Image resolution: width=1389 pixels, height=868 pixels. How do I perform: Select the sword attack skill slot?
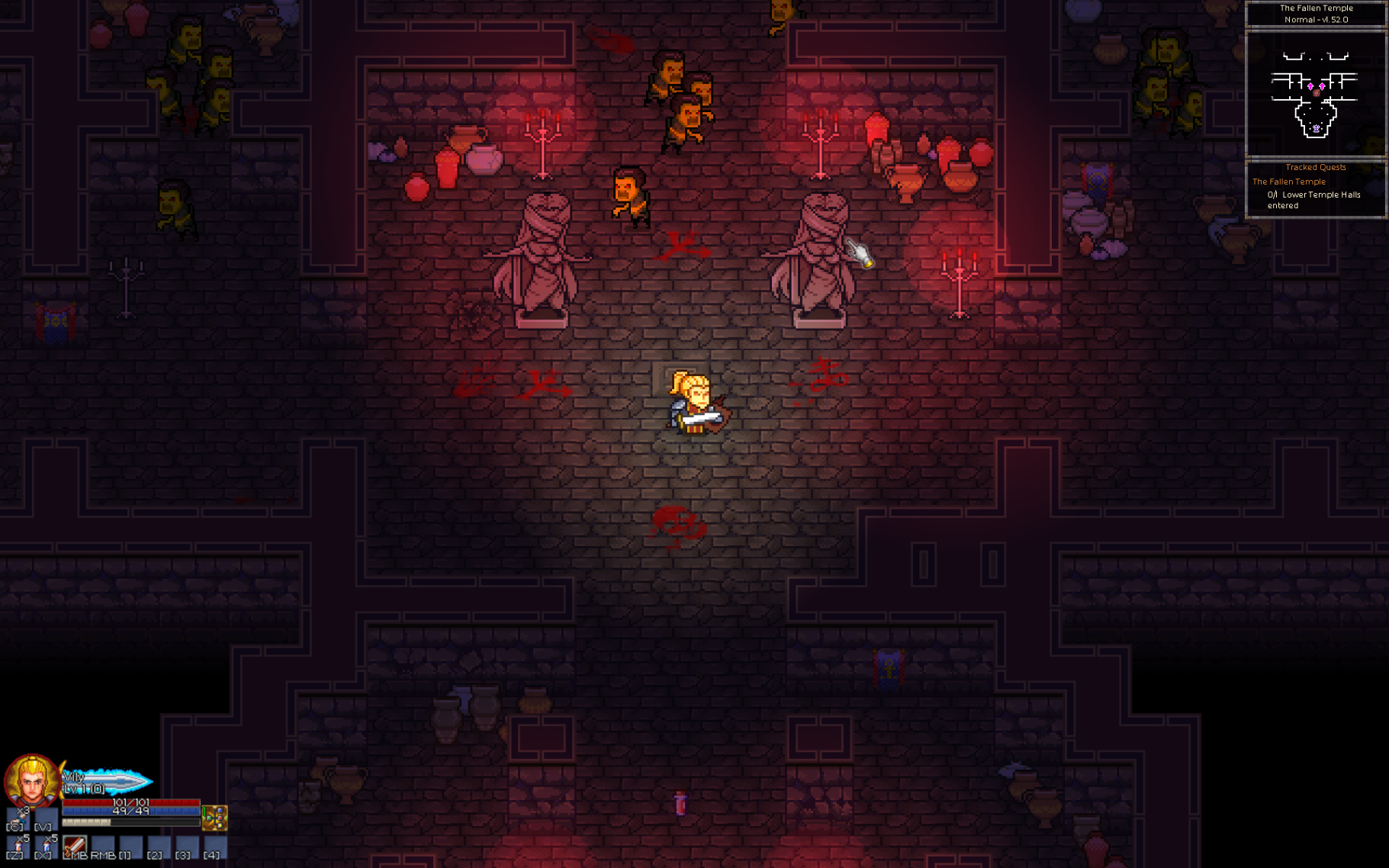click(75, 845)
